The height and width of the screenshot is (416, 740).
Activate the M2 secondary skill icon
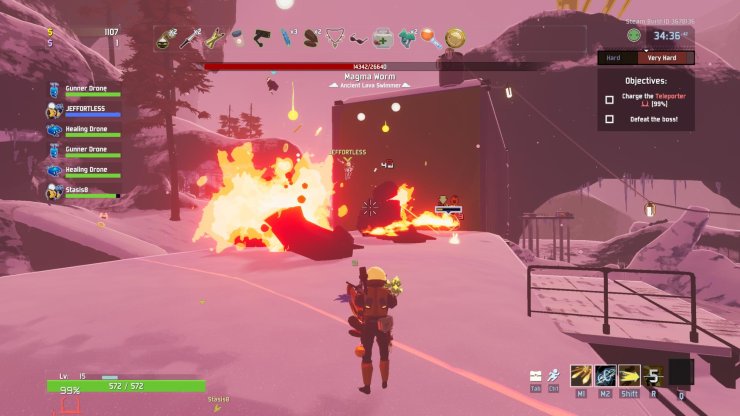click(x=604, y=375)
